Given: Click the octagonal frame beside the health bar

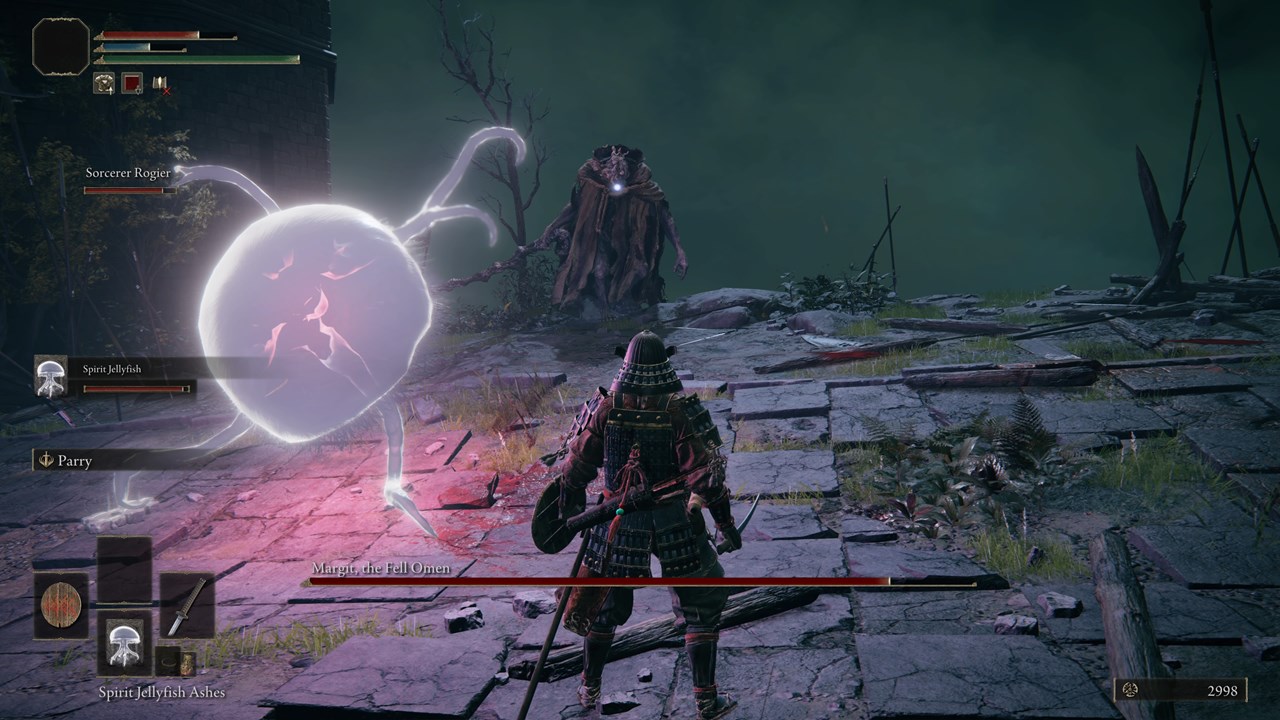Looking at the screenshot, I should coord(60,46).
